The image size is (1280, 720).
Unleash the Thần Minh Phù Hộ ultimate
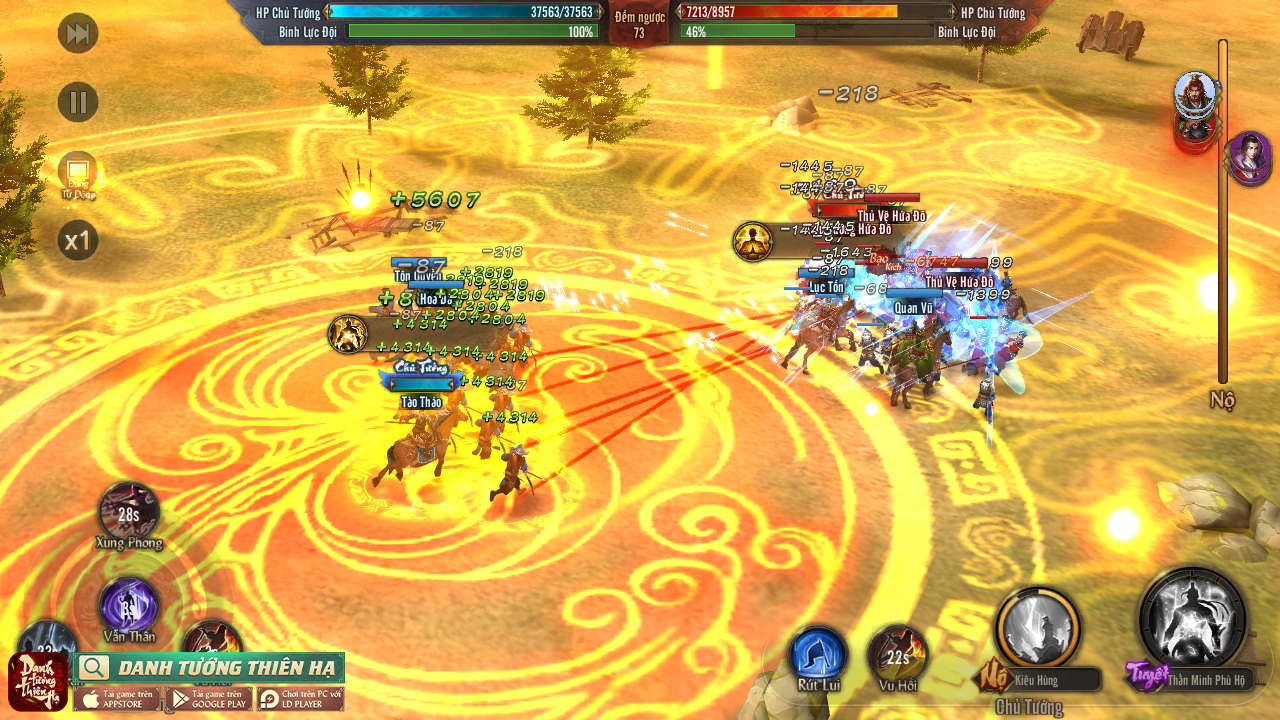[x=1192, y=619]
